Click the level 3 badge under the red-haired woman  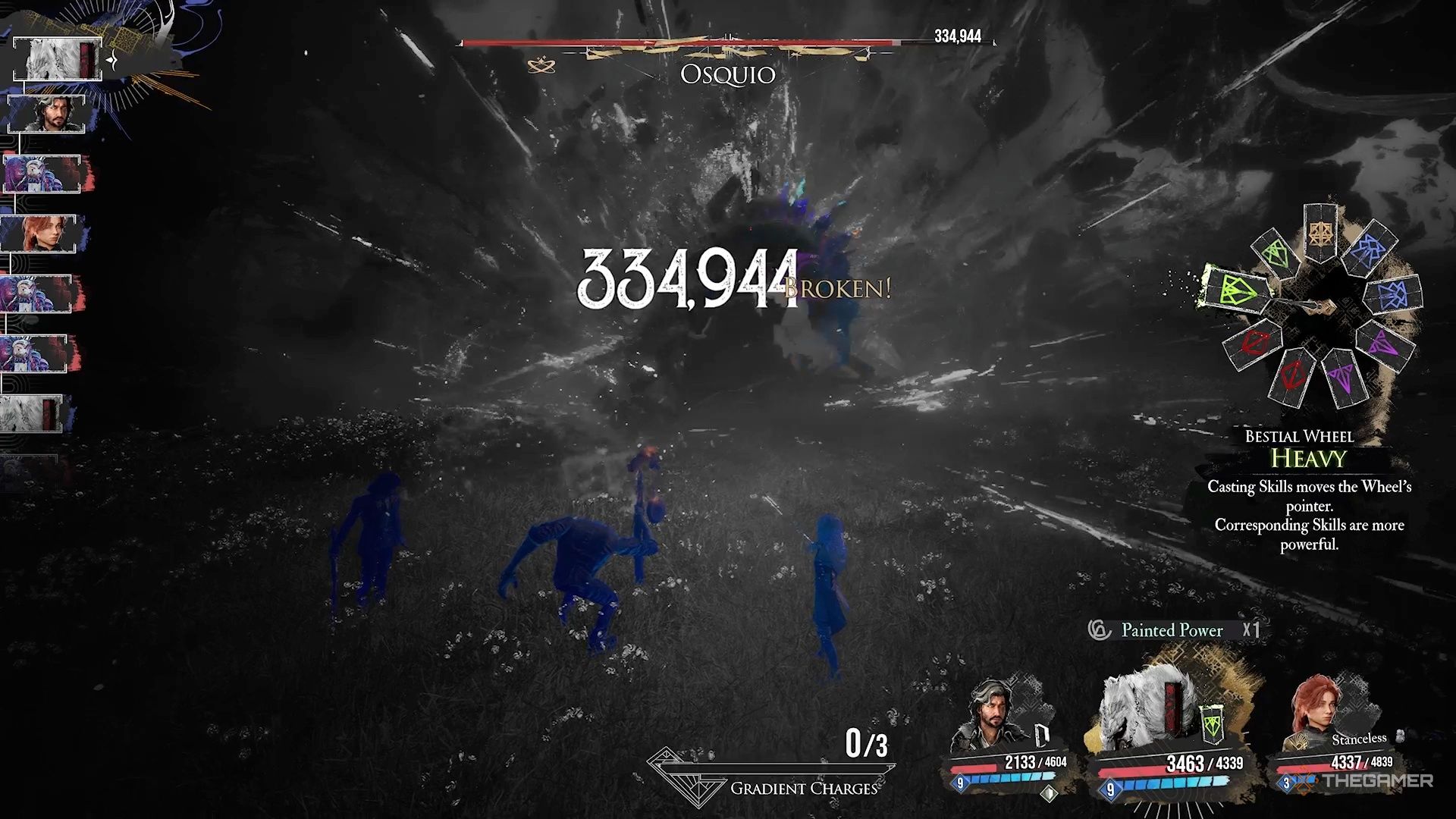coord(1285,783)
